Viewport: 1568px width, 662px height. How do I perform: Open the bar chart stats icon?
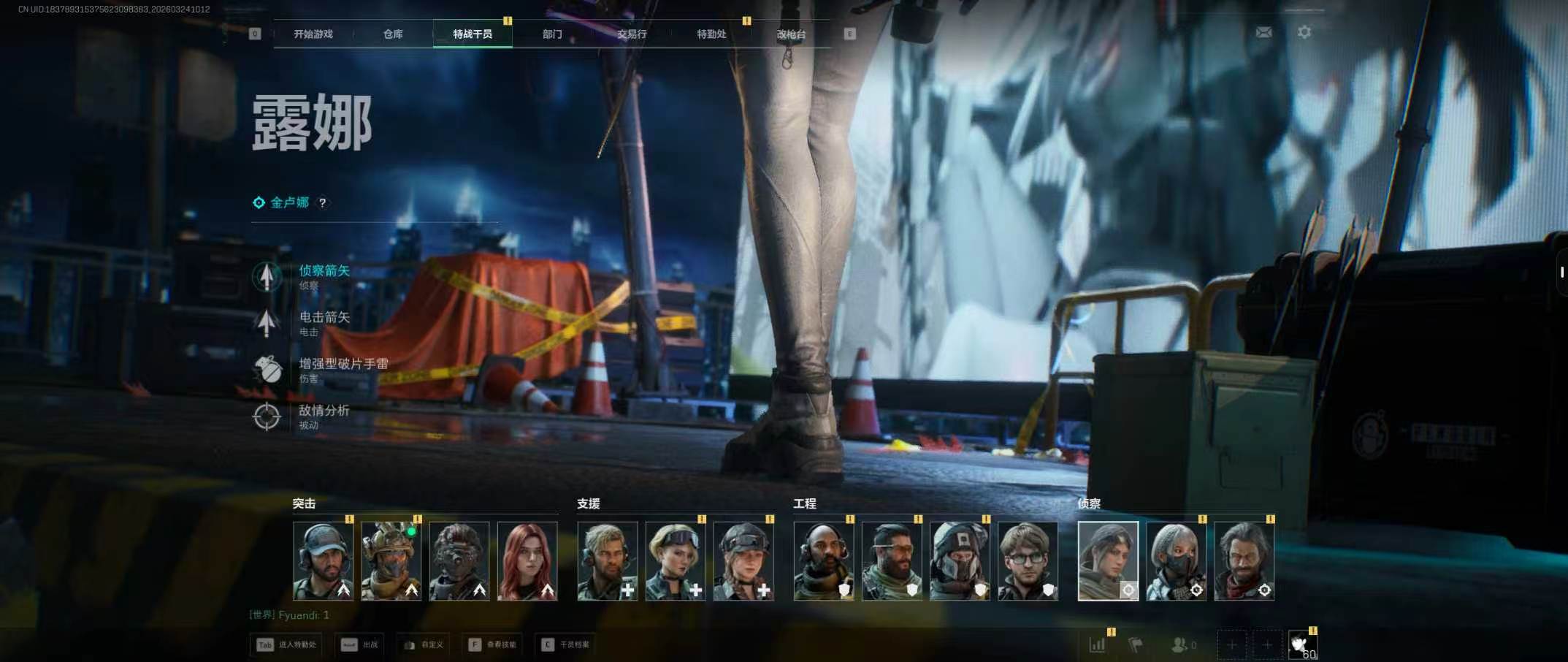pyautogui.click(x=1097, y=644)
